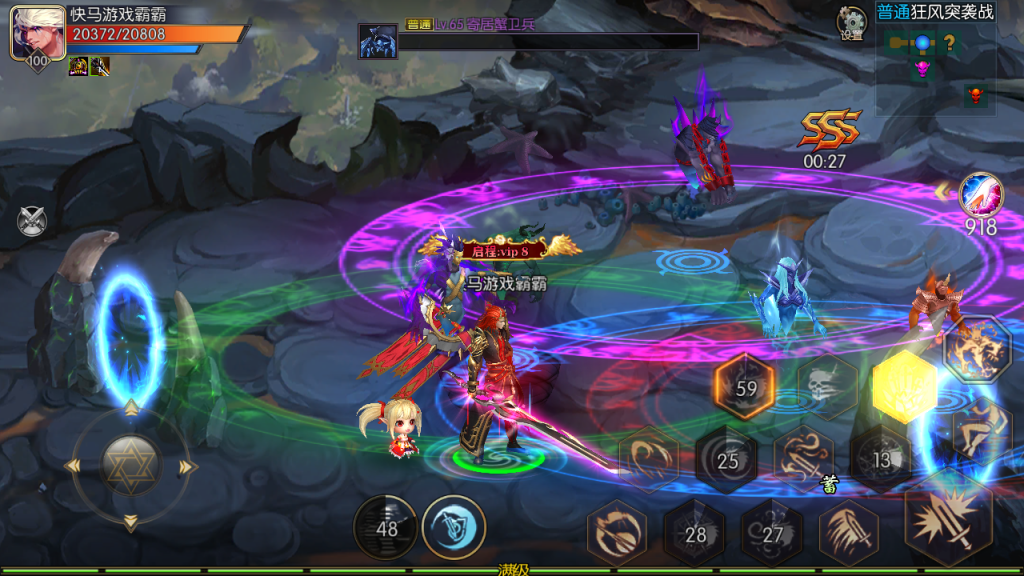1024x576 pixels.
Task: Activate the jumping kick skill icon
Action: [980, 429]
